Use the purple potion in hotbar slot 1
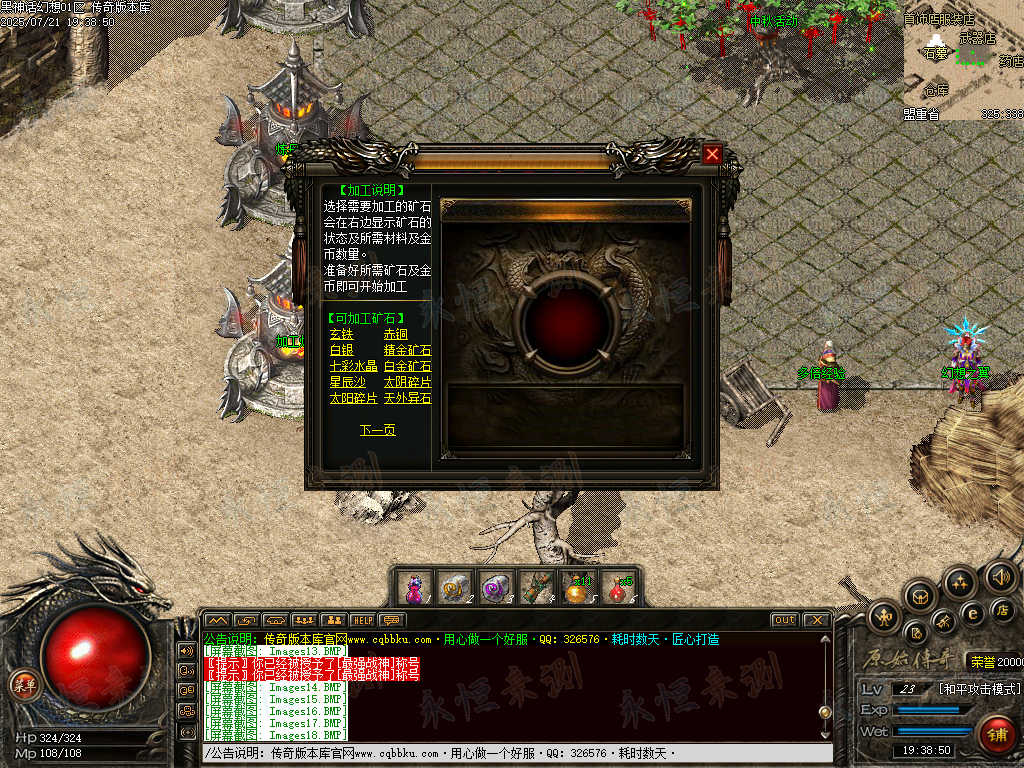The image size is (1024, 768). (x=414, y=587)
